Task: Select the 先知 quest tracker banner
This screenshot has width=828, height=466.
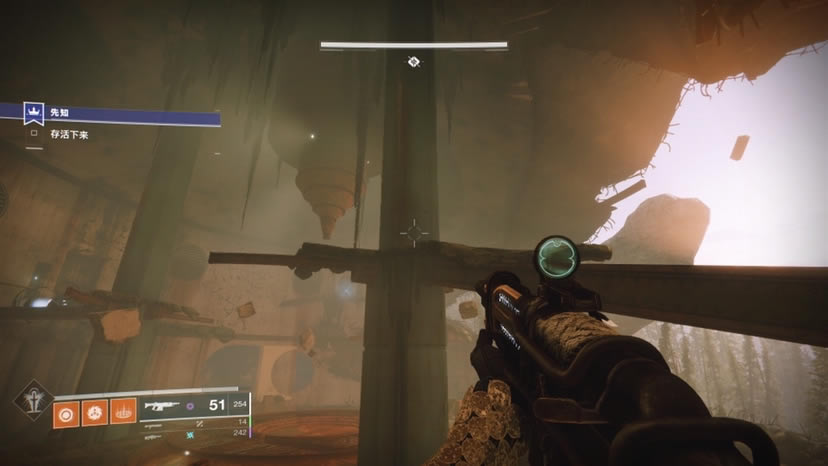Action: [110, 115]
